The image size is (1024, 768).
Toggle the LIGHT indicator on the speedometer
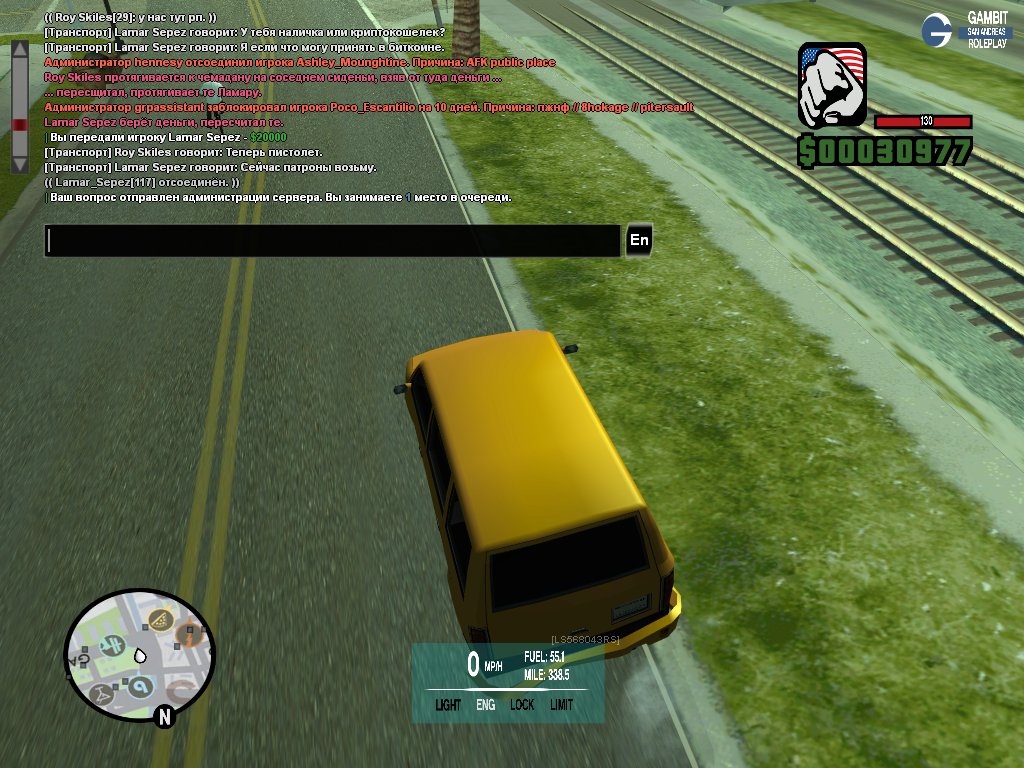click(x=448, y=705)
